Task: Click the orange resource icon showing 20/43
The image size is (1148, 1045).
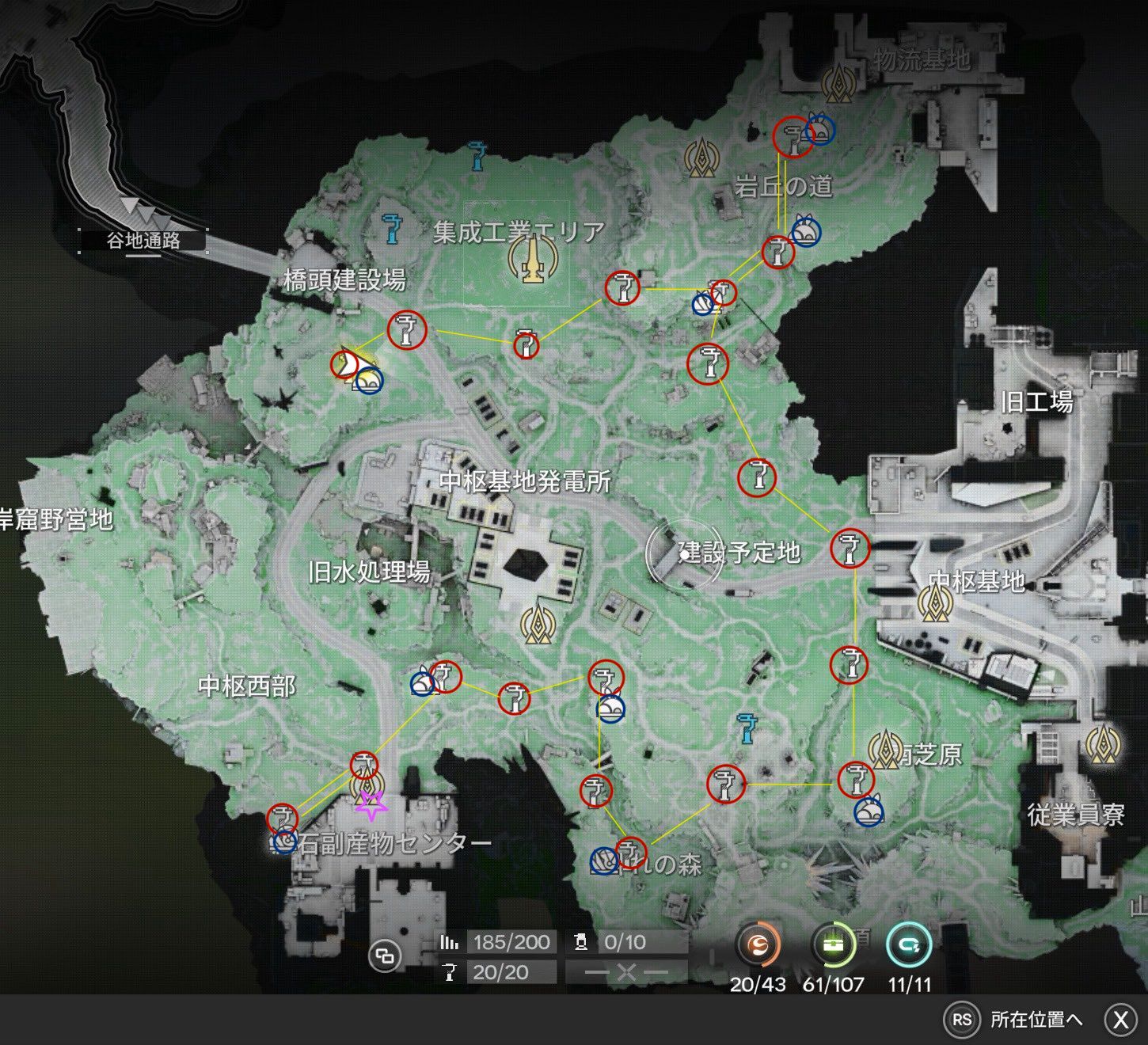Action: (758, 947)
